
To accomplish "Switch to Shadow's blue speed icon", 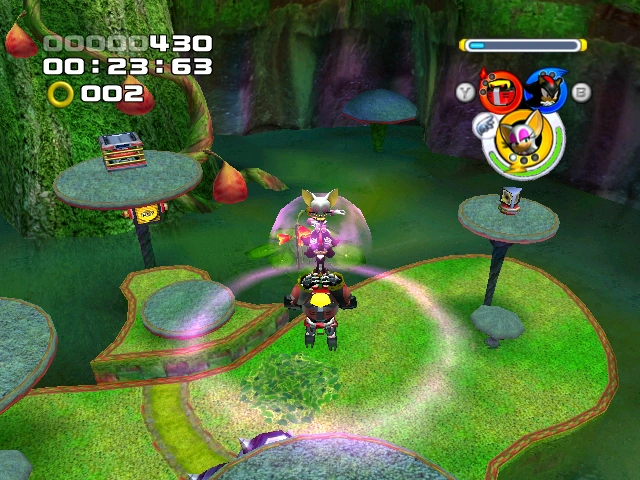I will (x=545, y=90).
